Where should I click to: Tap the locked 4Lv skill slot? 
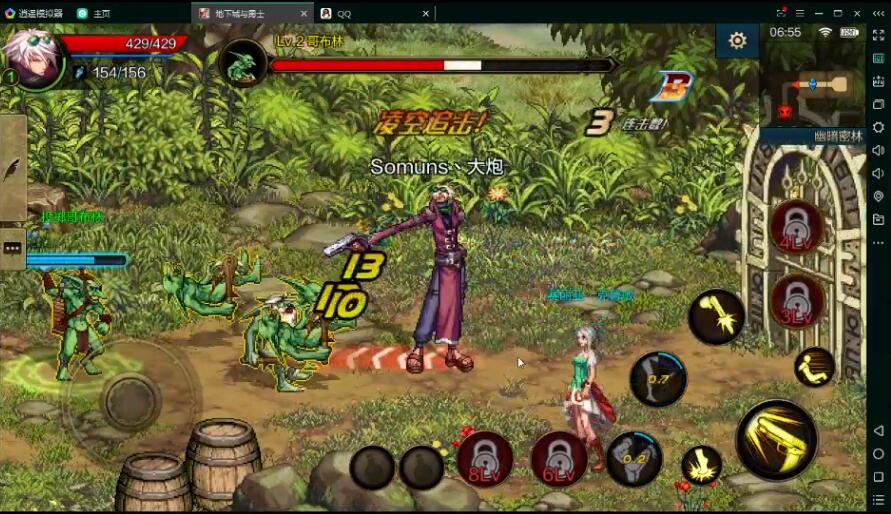click(x=797, y=226)
